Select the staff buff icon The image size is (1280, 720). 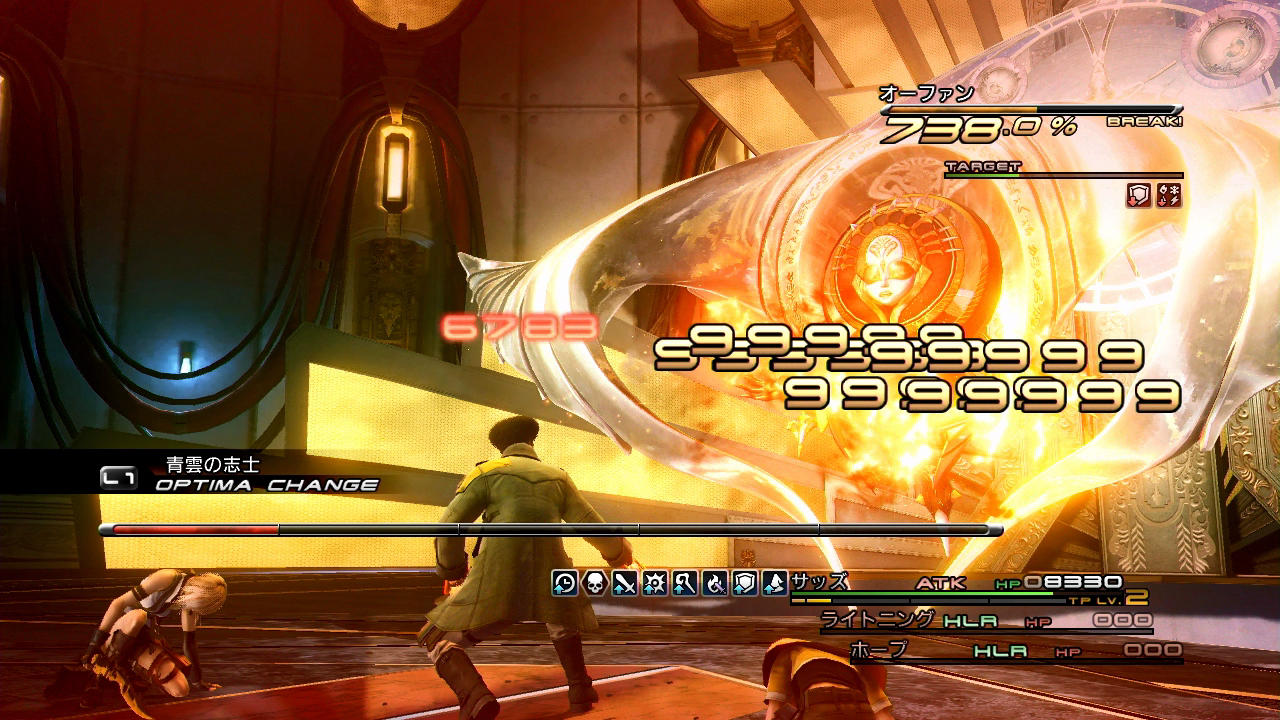[685, 583]
